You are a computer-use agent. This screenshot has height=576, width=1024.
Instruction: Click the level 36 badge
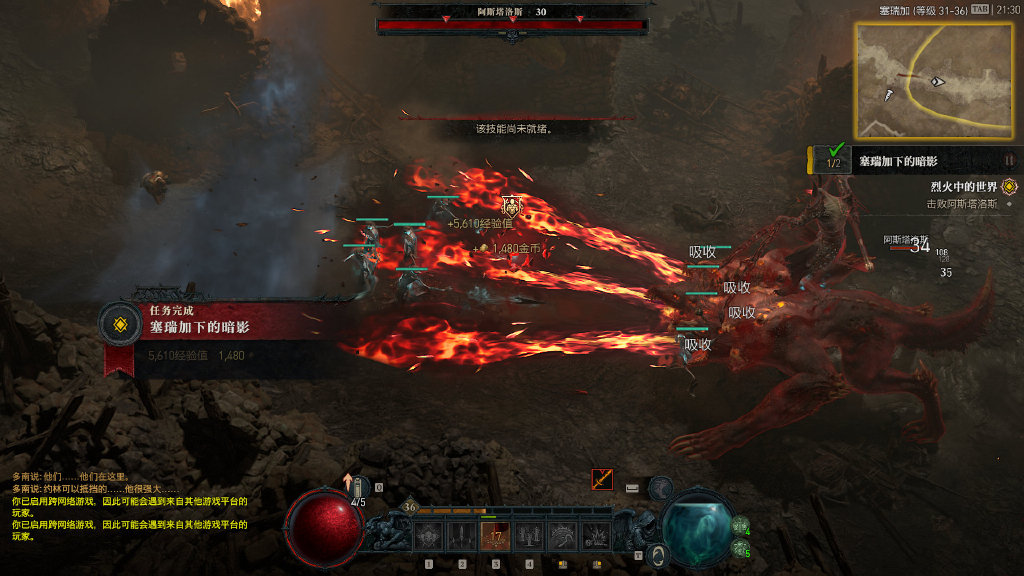(410, 507)
